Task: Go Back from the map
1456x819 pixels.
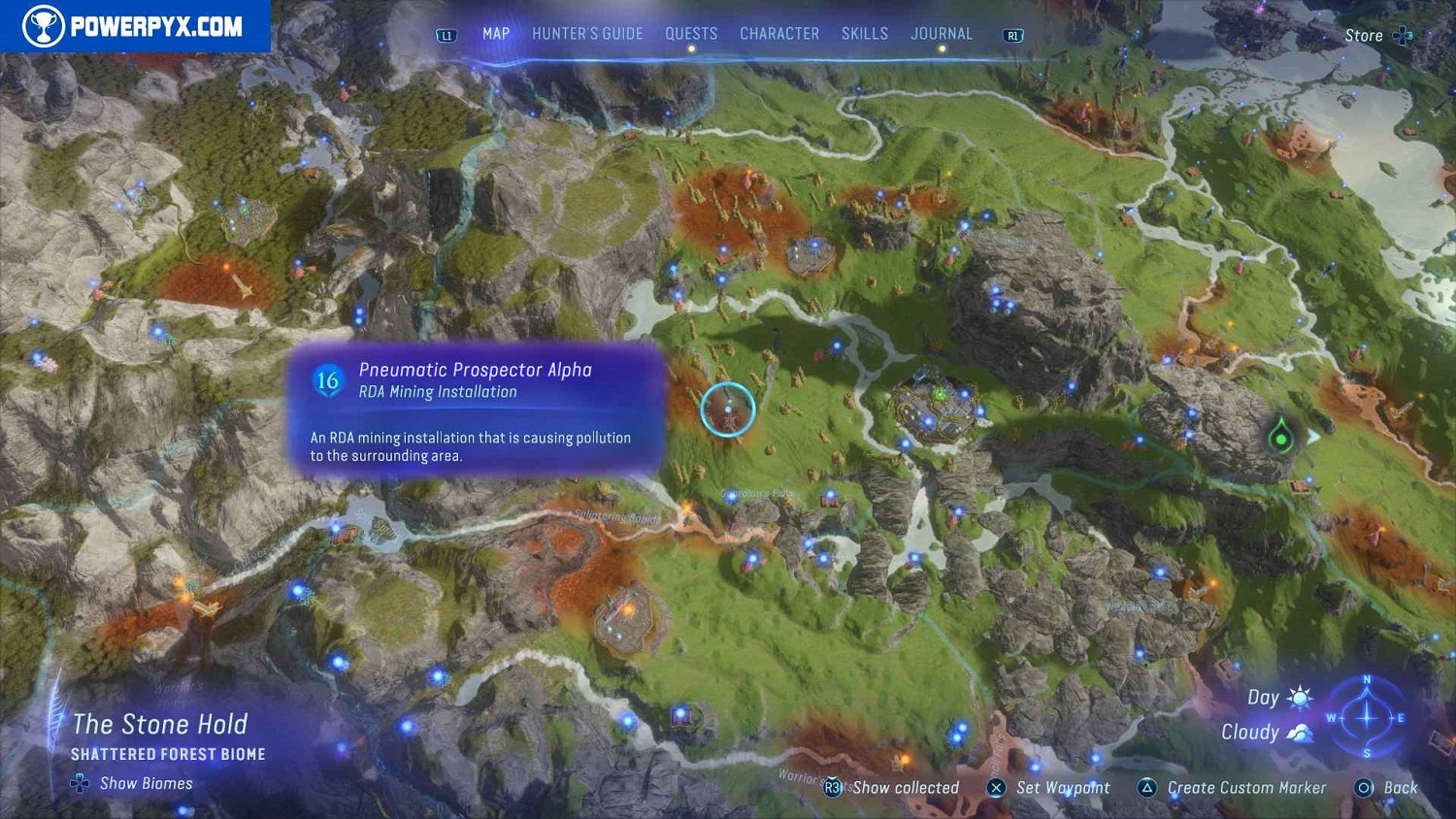Action: [1388, 788]
